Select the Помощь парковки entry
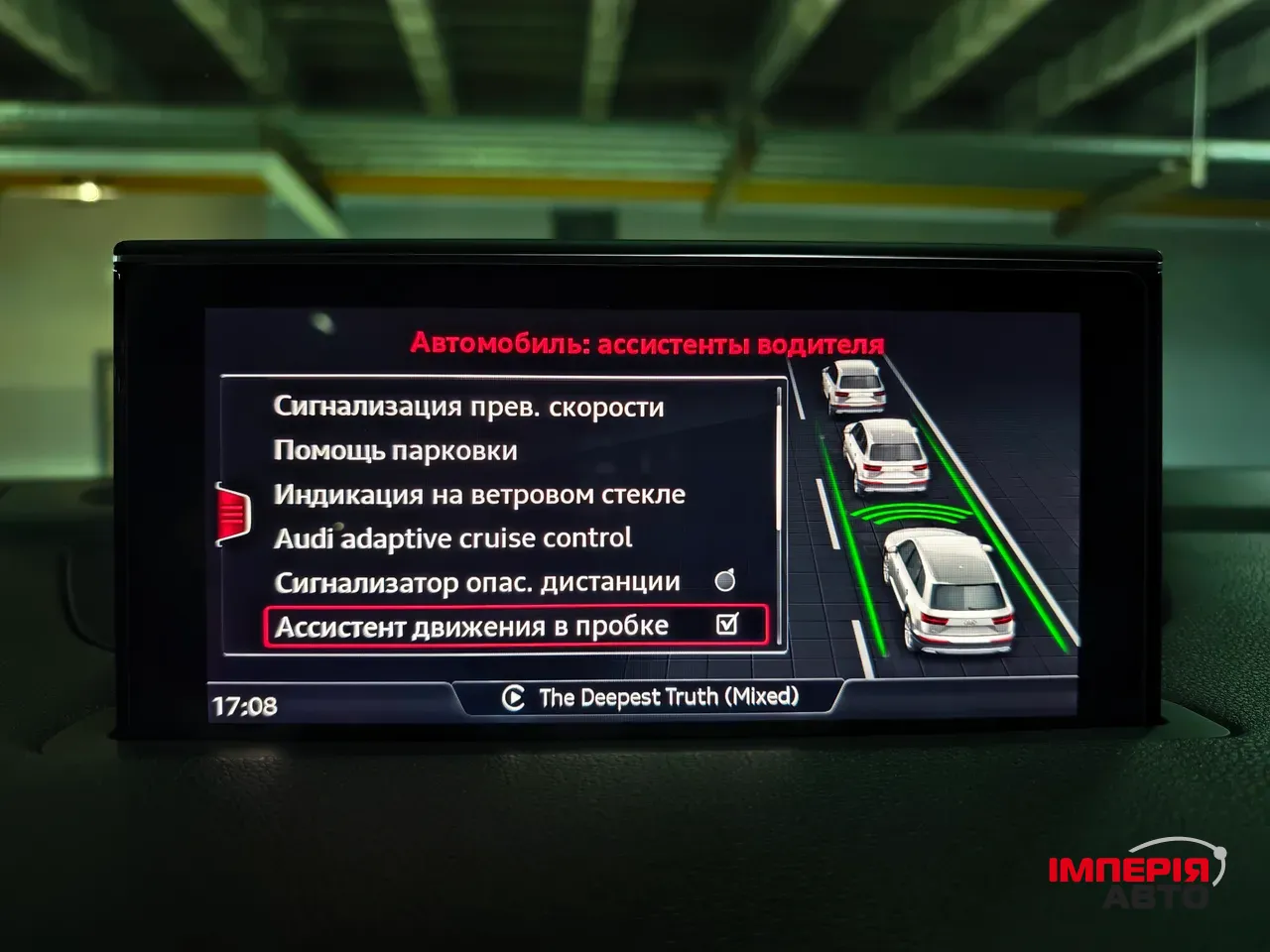This screenshot has height=952, width=1270. (x=395, y=451)
